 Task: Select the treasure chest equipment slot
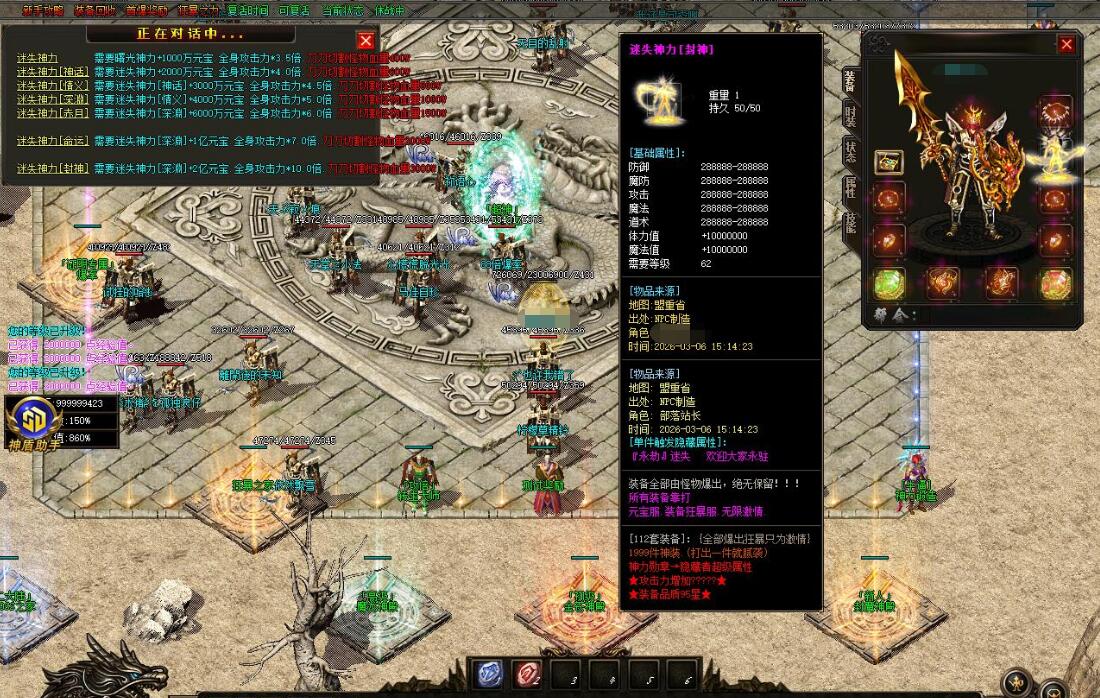[889, 162]
